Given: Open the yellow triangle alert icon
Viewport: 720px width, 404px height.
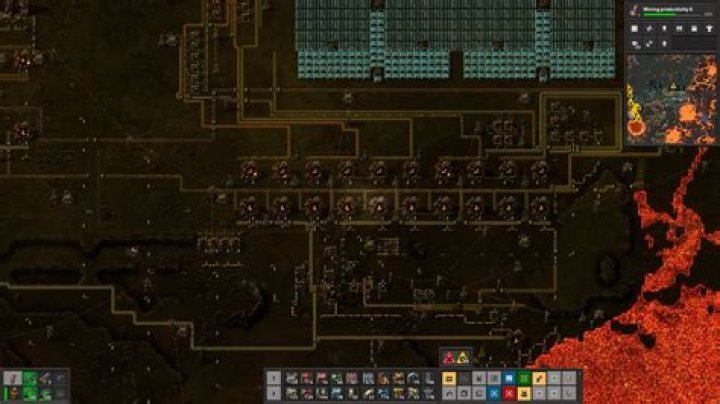Looking at the screenshot, I should tap(463, 358).
